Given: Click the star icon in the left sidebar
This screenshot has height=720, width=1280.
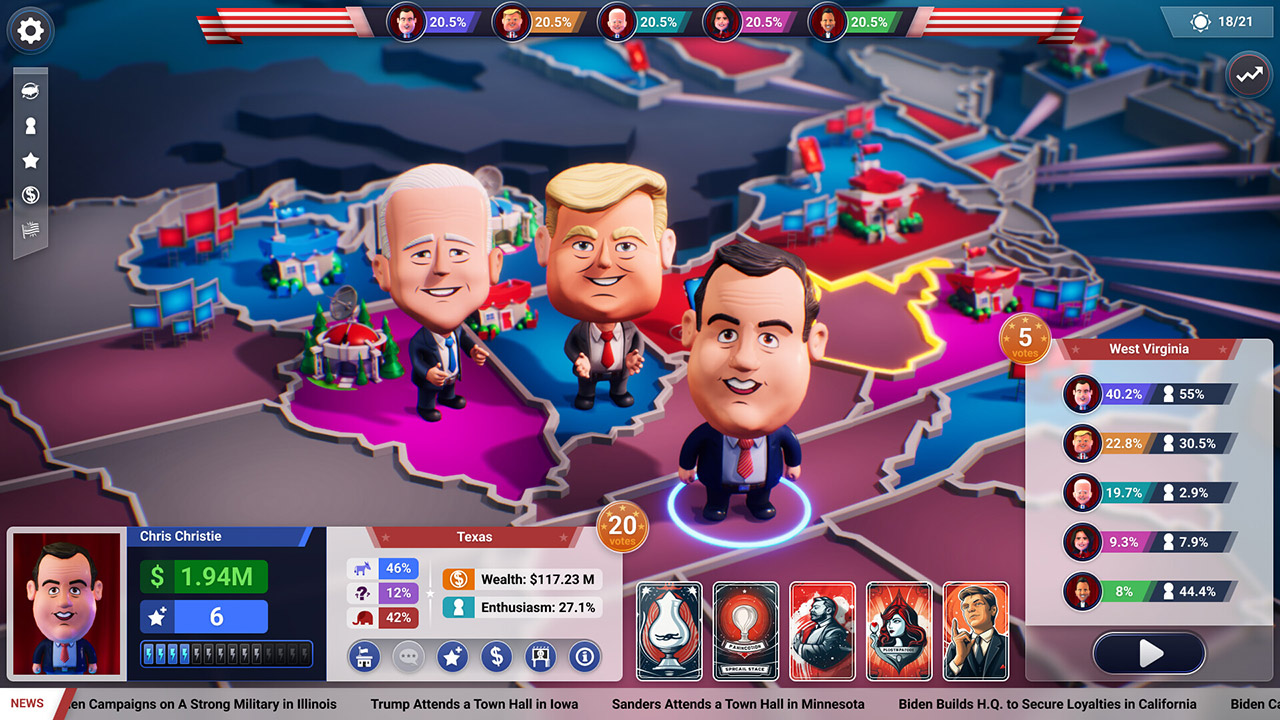Looking at the screenshot, I should click(30, 160).
